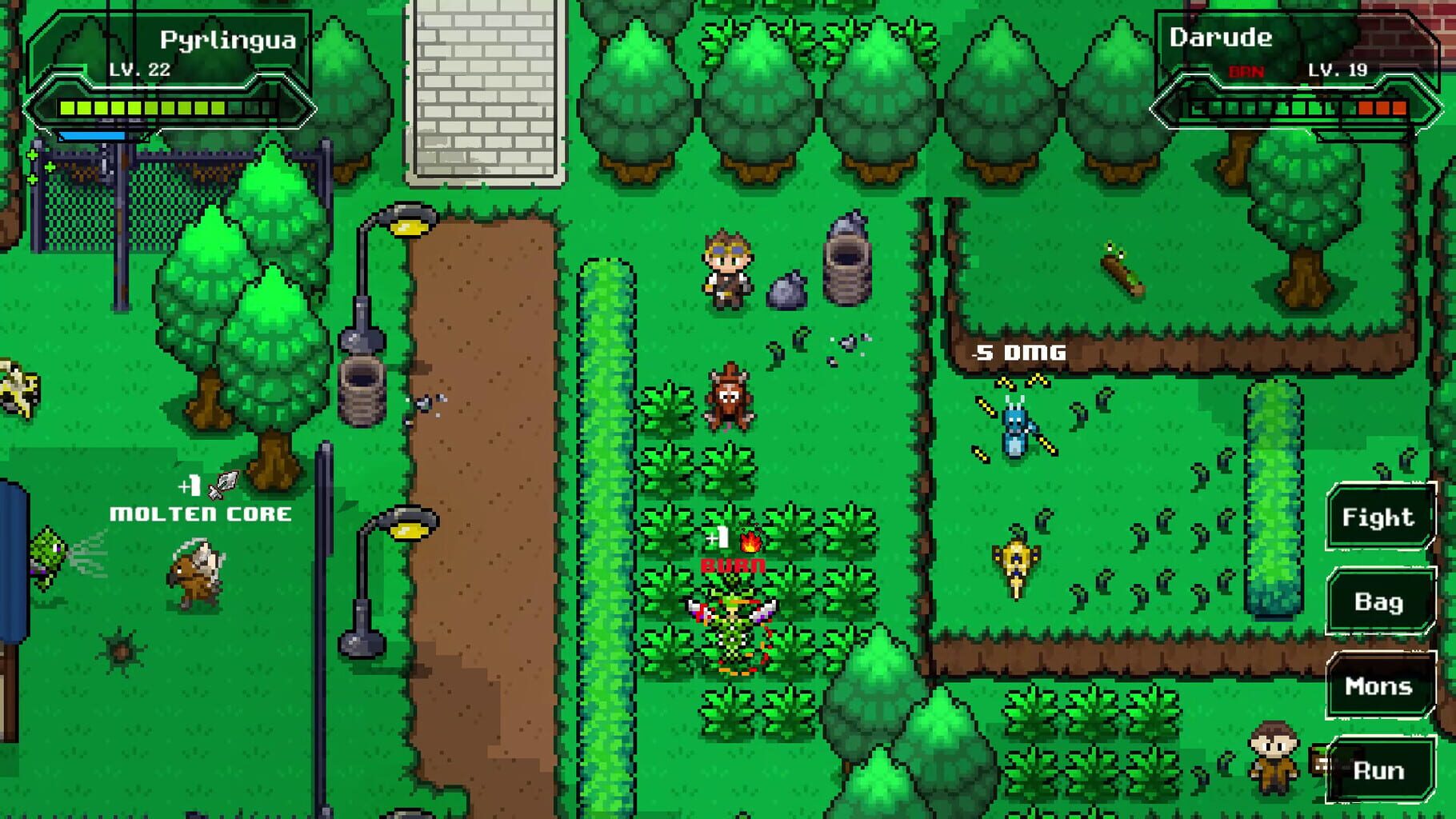Click the blue experience bar under Pyrlingua

point(92,134)
